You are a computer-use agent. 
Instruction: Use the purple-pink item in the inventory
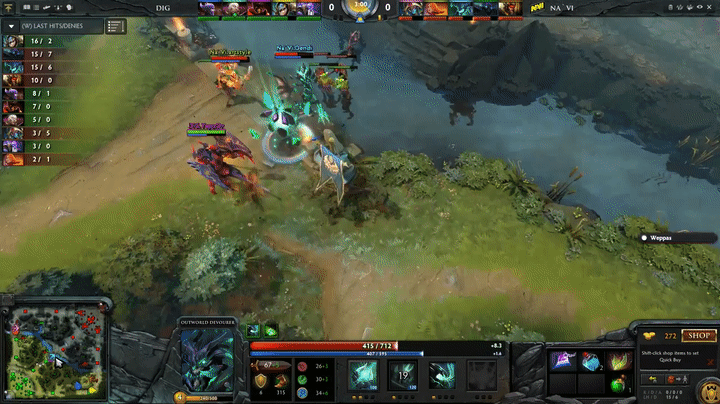[x=561, y=360]
